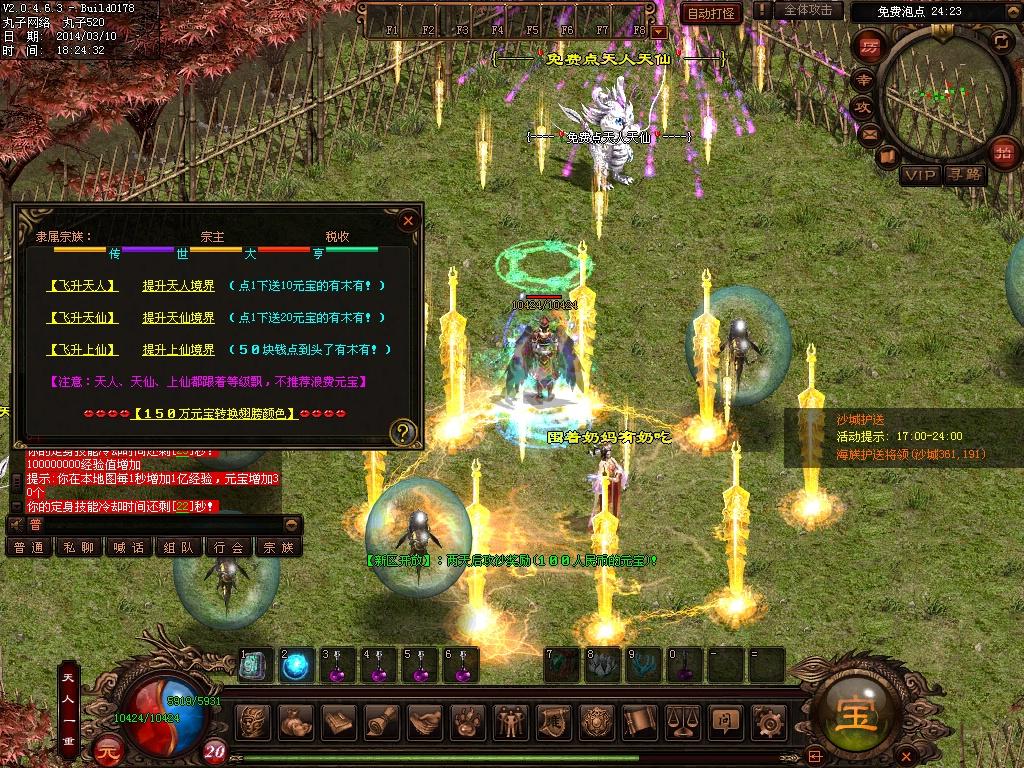This screenshot has width=1024, height=768.
Task: Select the 提升天仙境界 link
Action: [x=178, y=318]
